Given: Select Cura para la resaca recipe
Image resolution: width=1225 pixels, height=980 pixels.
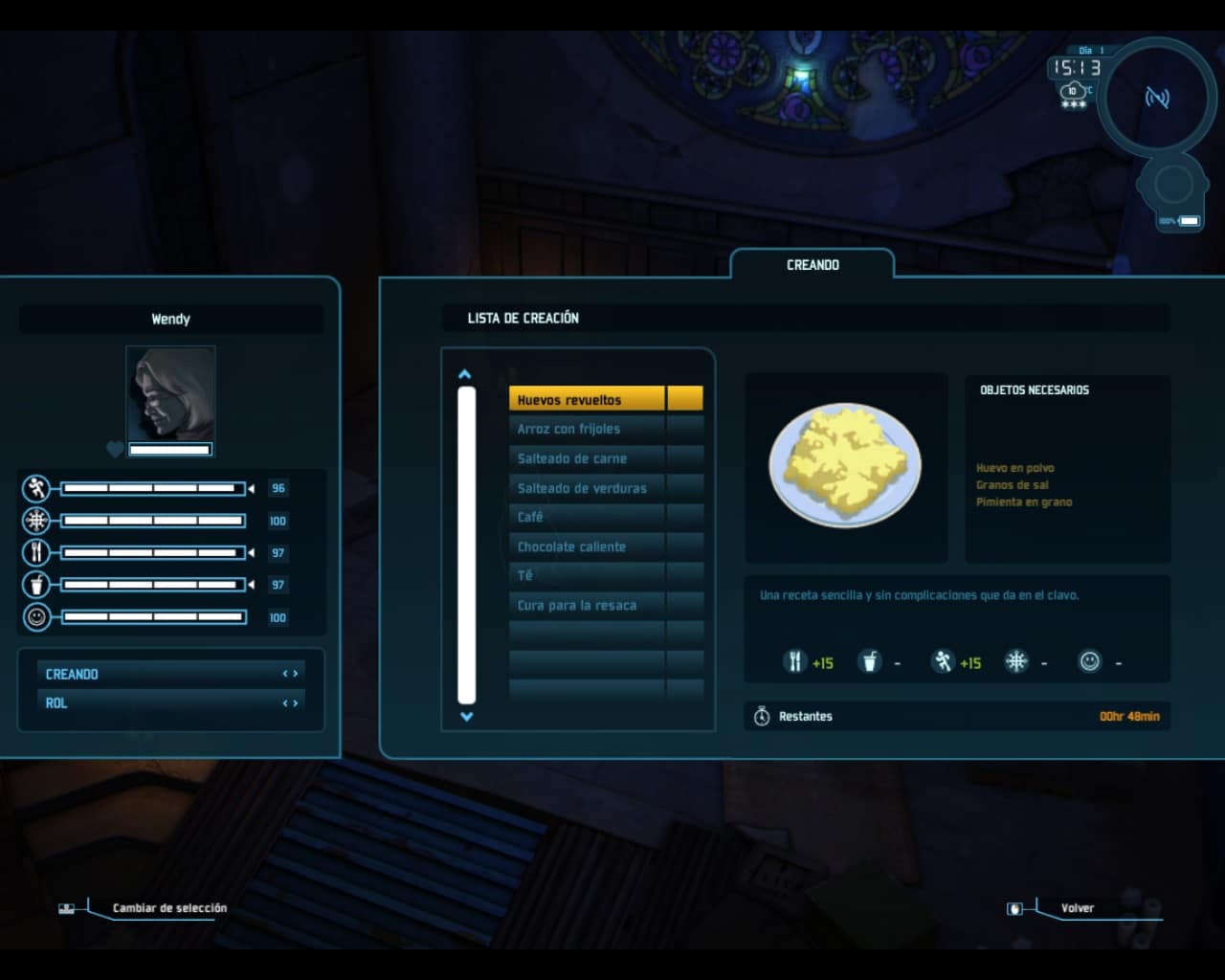Looking at the screenshot, I should 586,605.
